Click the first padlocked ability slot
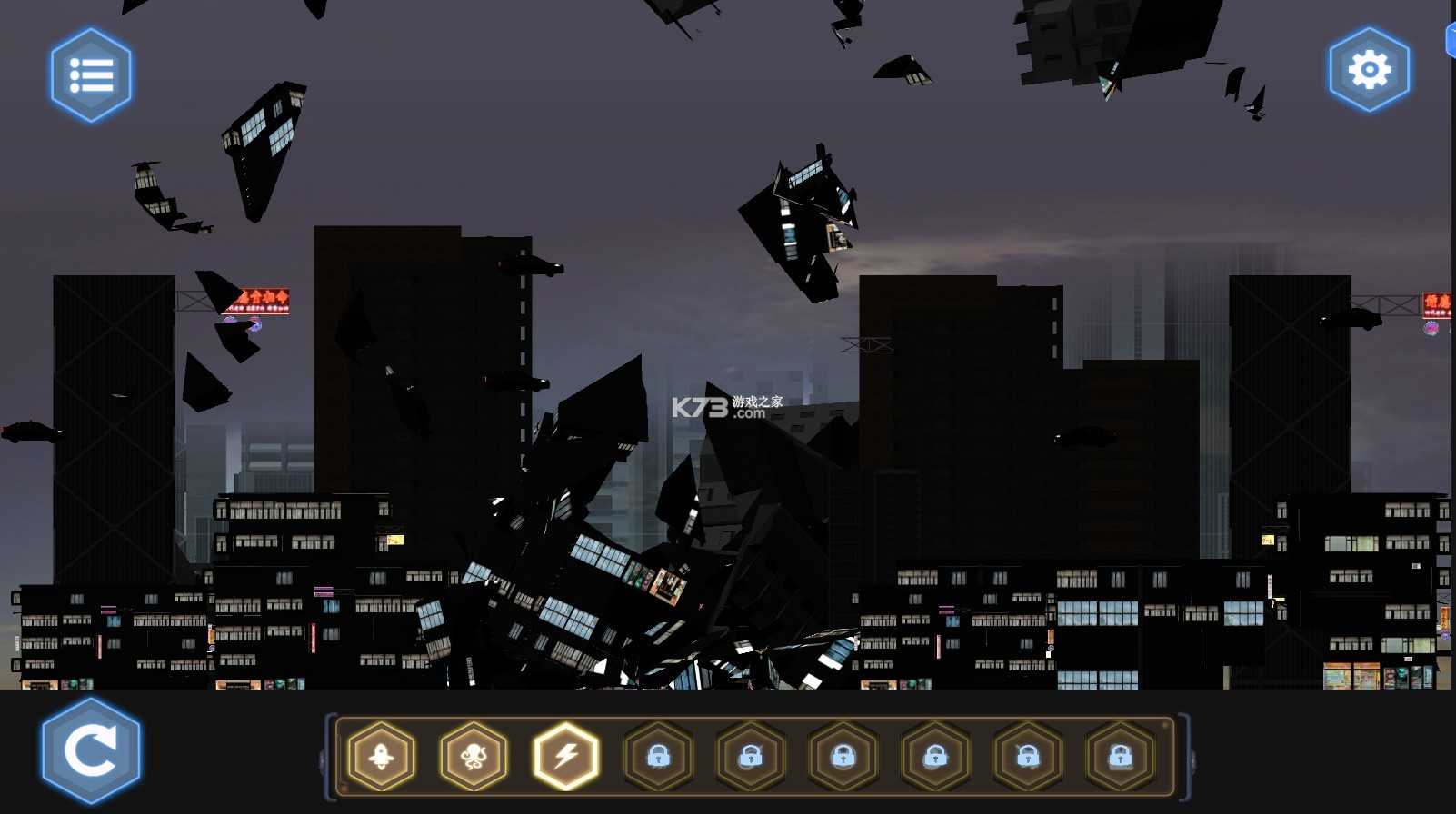This screenshot has height=814, width=1456. coord(660,757)
